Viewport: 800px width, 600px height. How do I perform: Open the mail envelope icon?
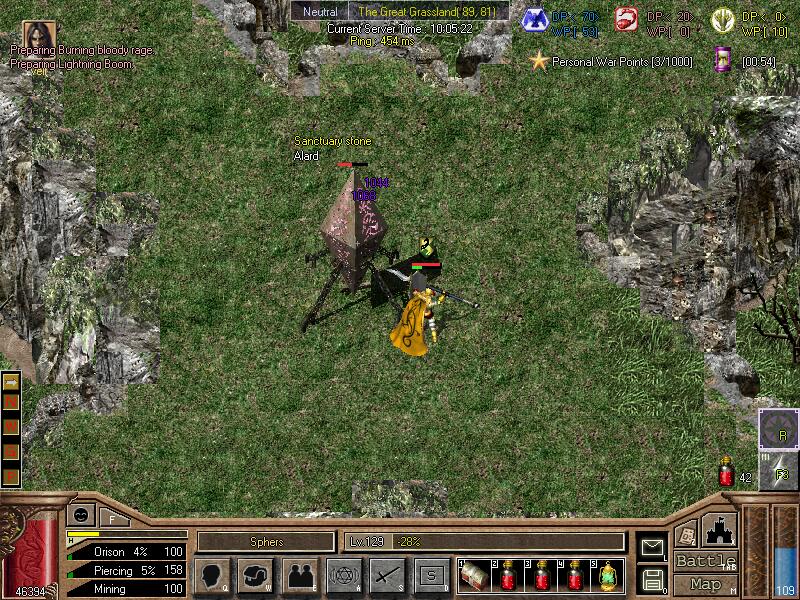[652, 548]
